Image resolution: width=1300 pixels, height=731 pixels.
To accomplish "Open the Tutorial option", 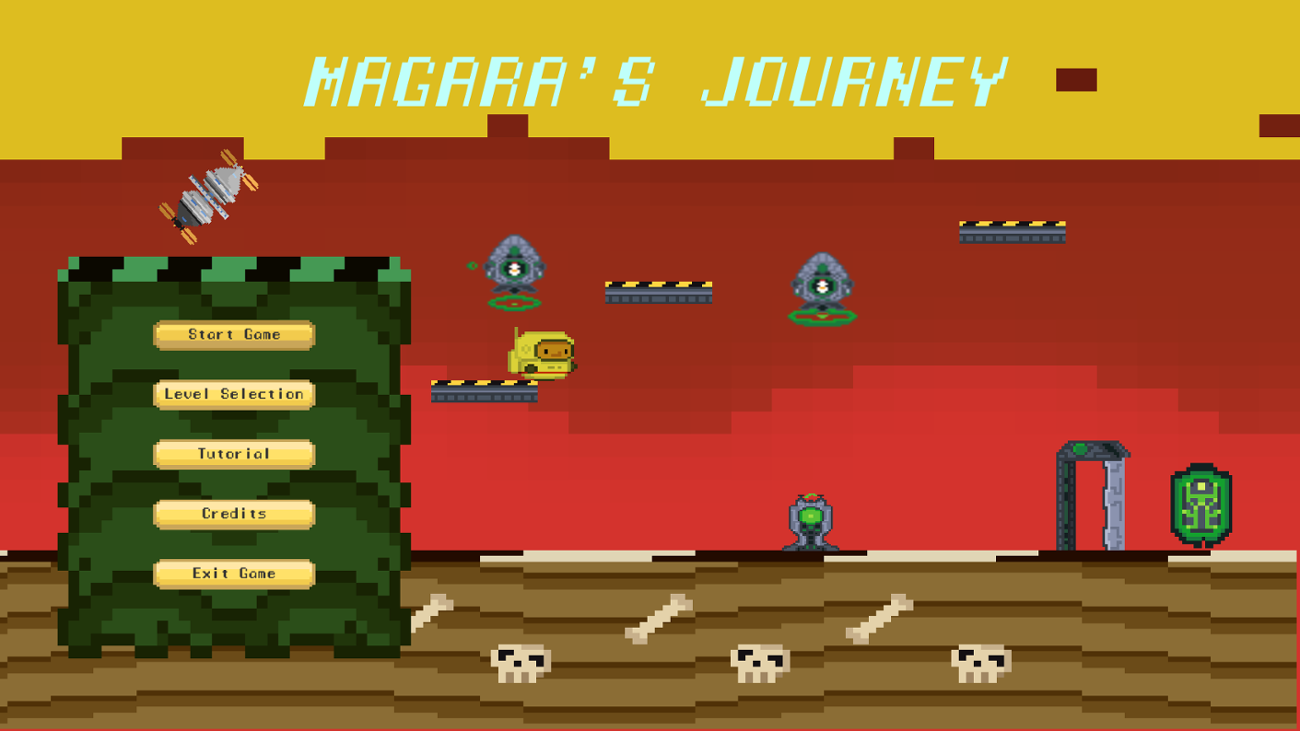I will pyautogui.click(x=234, y=453).
